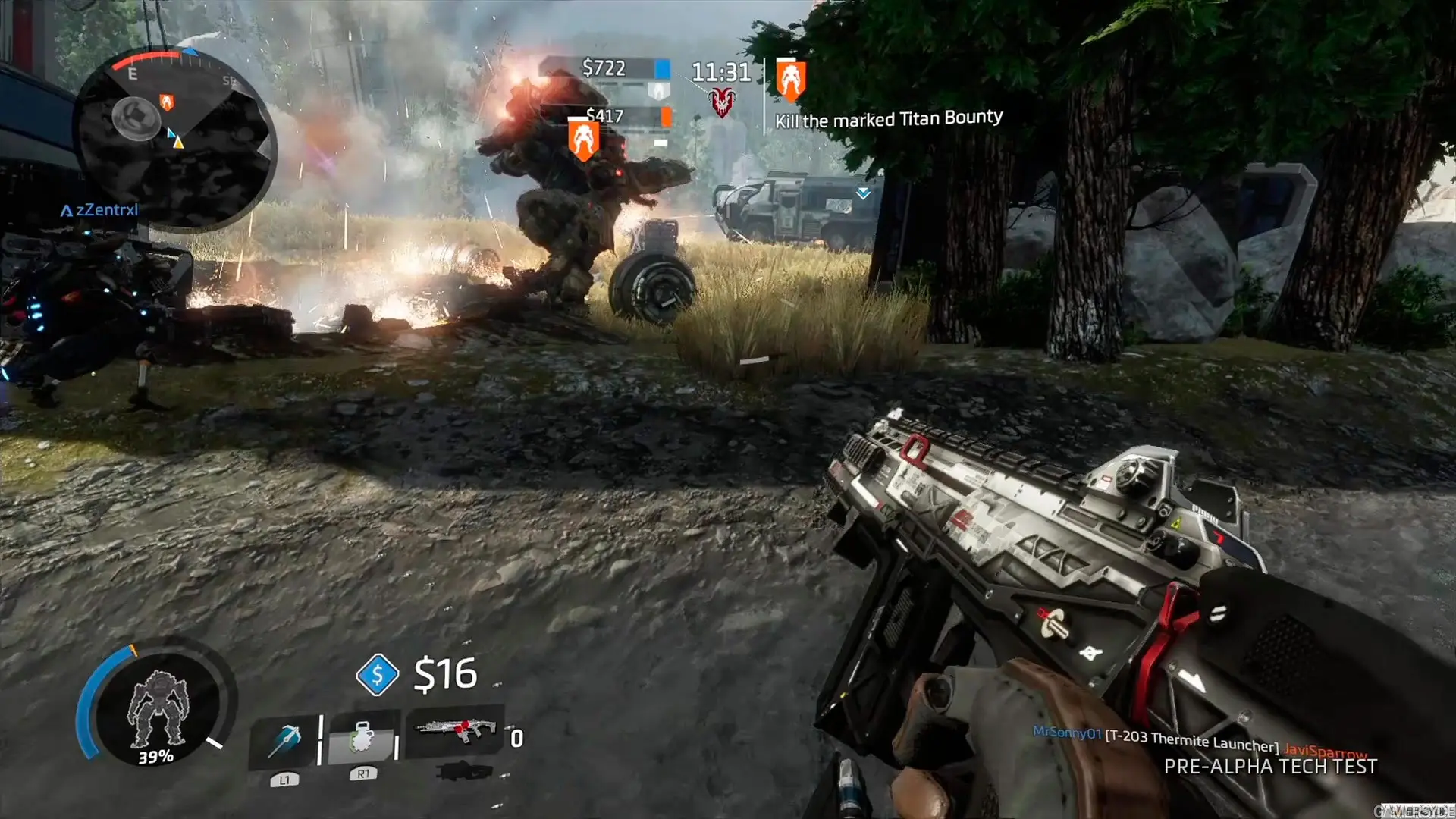Select the red faction emblem below the timer
This screenshot has height=819, width=1456.
tap(722, 102)
